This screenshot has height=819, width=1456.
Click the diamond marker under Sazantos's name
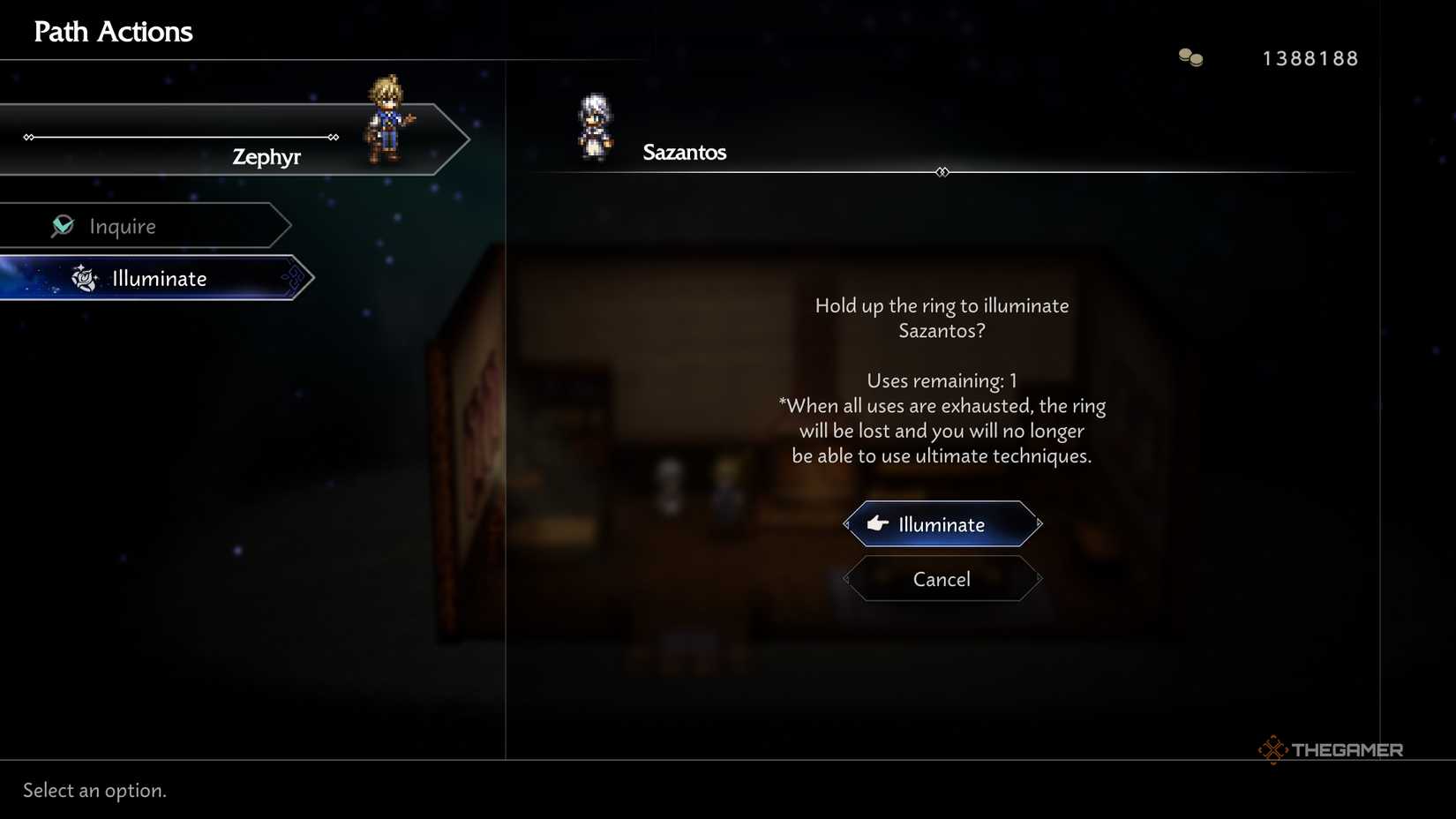pos(942,172)
